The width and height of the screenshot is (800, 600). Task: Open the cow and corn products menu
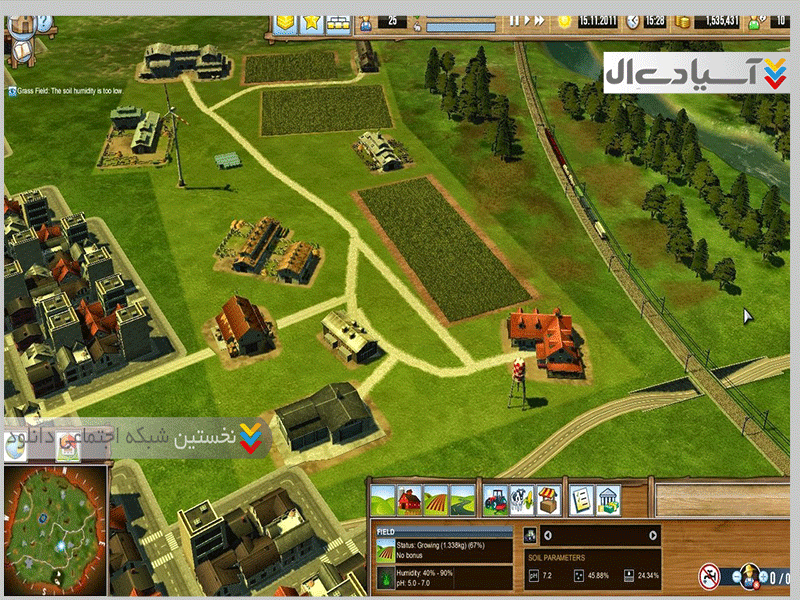[521, 497]
